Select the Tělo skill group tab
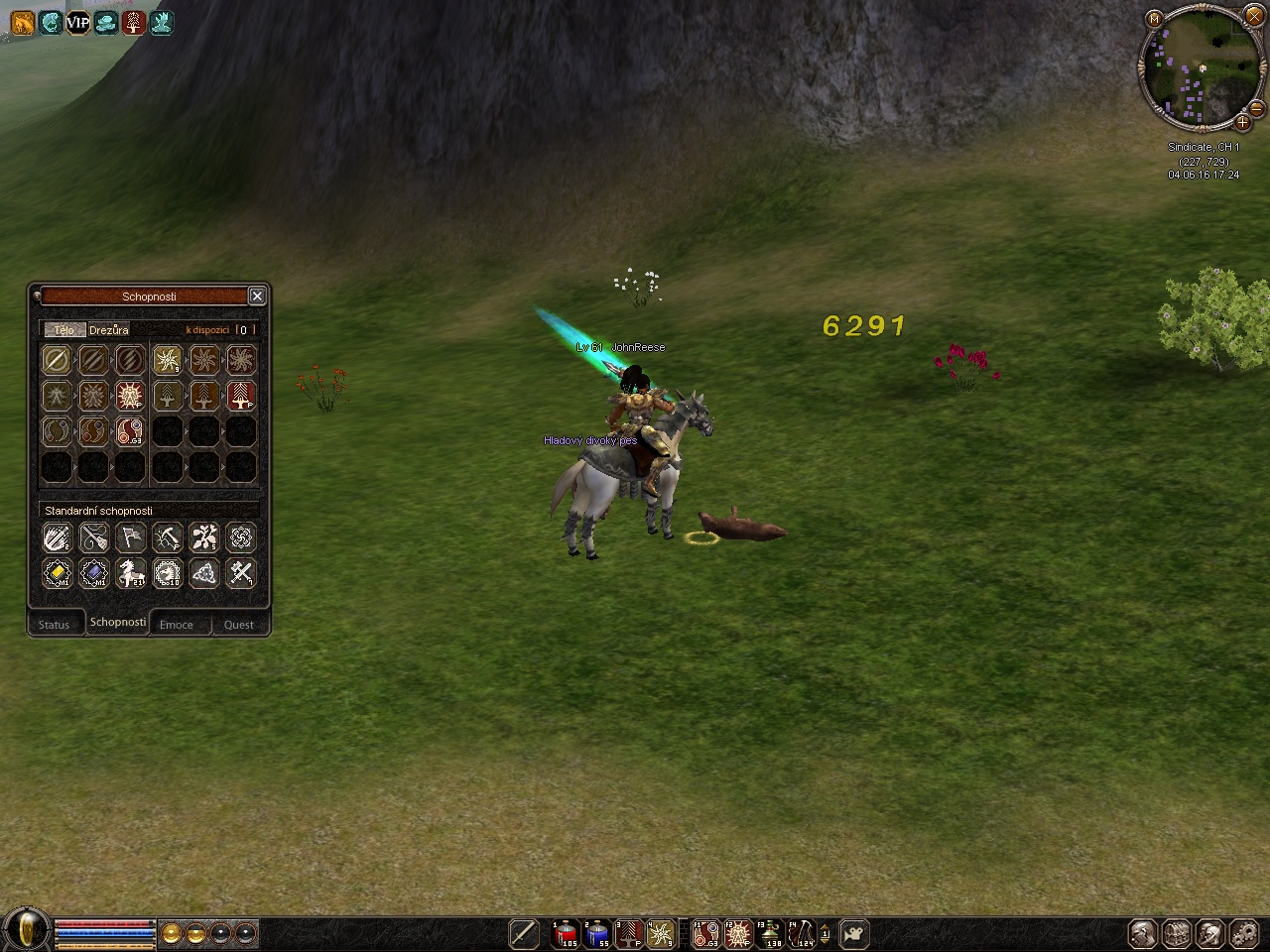The image size is (1270, 952). pyautogui.click(x=63, y=330)
